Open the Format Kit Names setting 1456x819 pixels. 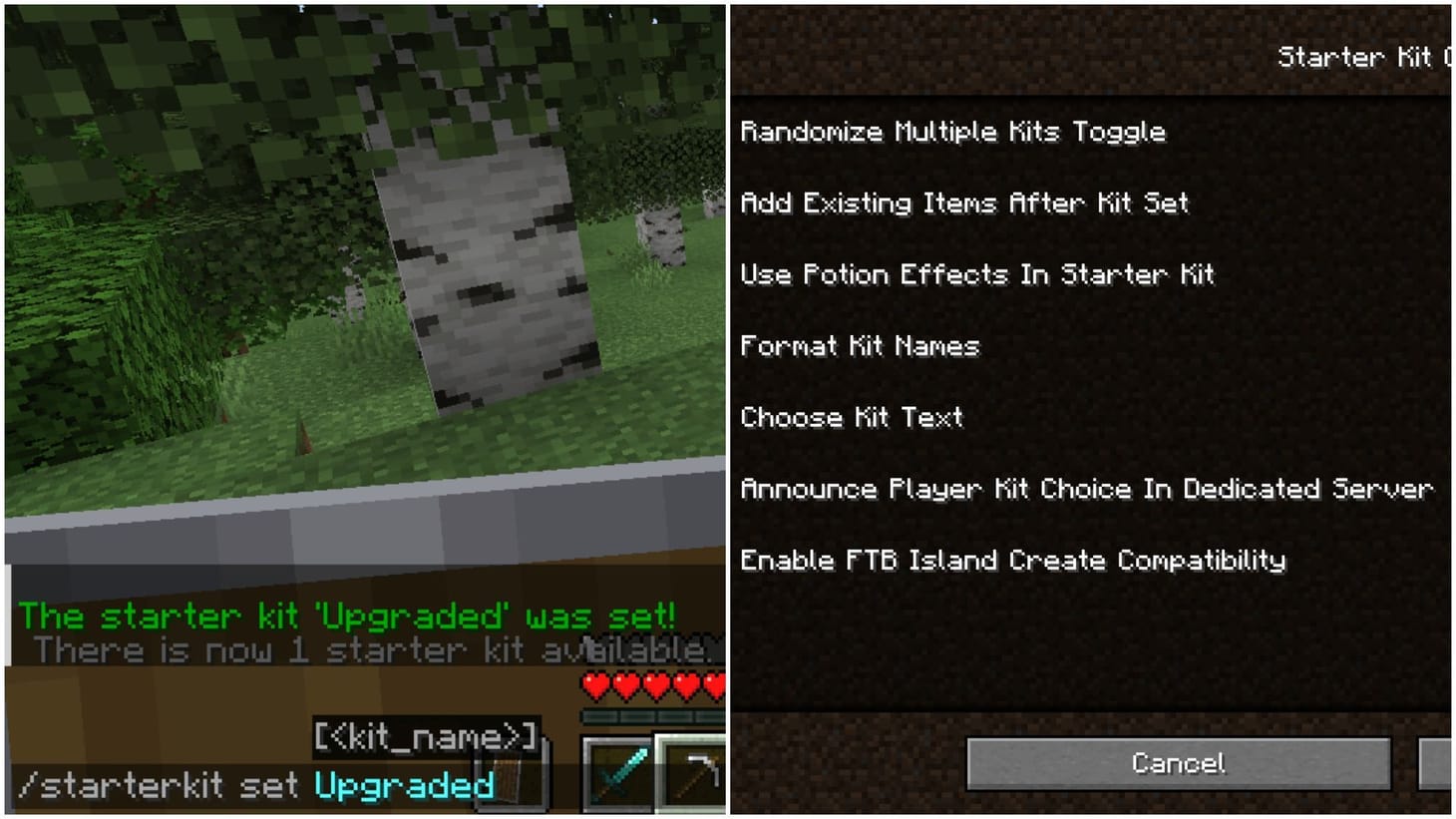point(860,346)
